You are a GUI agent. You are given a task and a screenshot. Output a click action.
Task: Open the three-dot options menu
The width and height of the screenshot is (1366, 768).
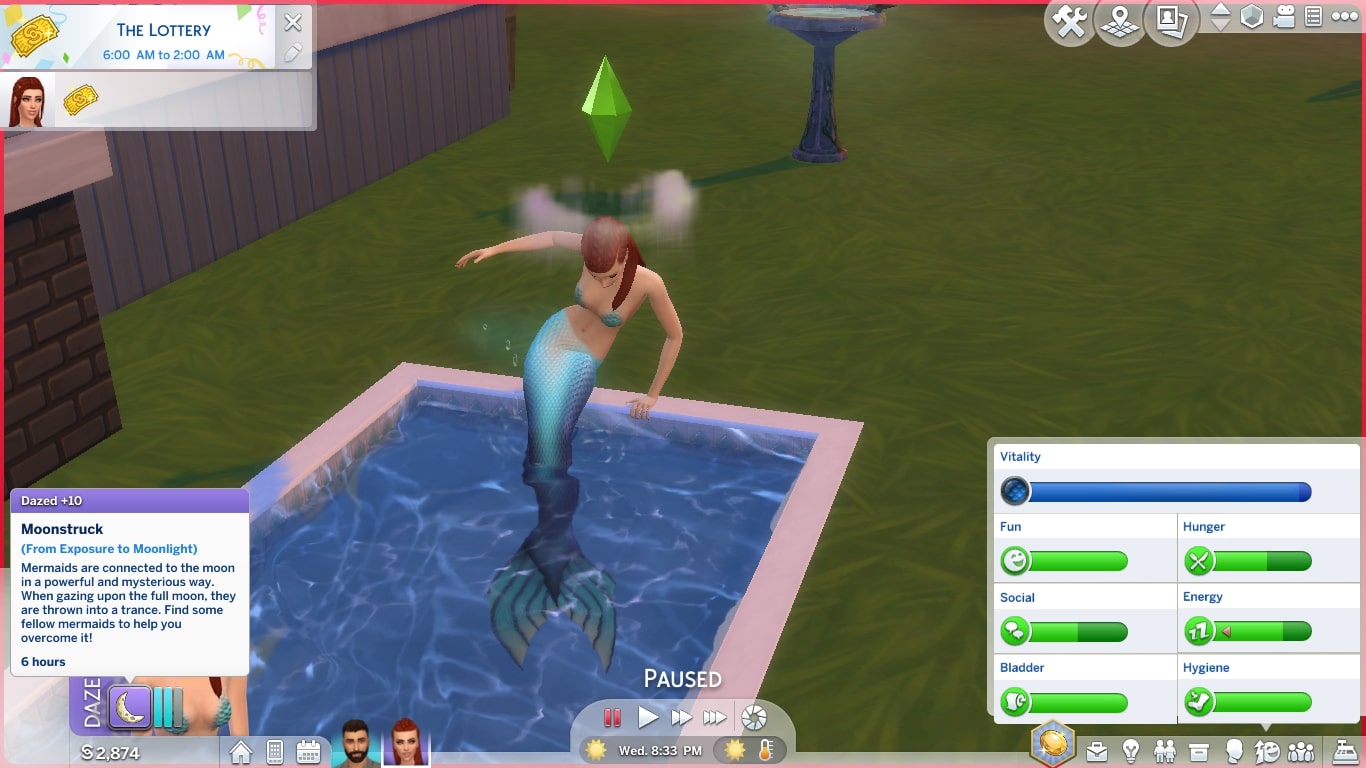[x=1344, y=17]
